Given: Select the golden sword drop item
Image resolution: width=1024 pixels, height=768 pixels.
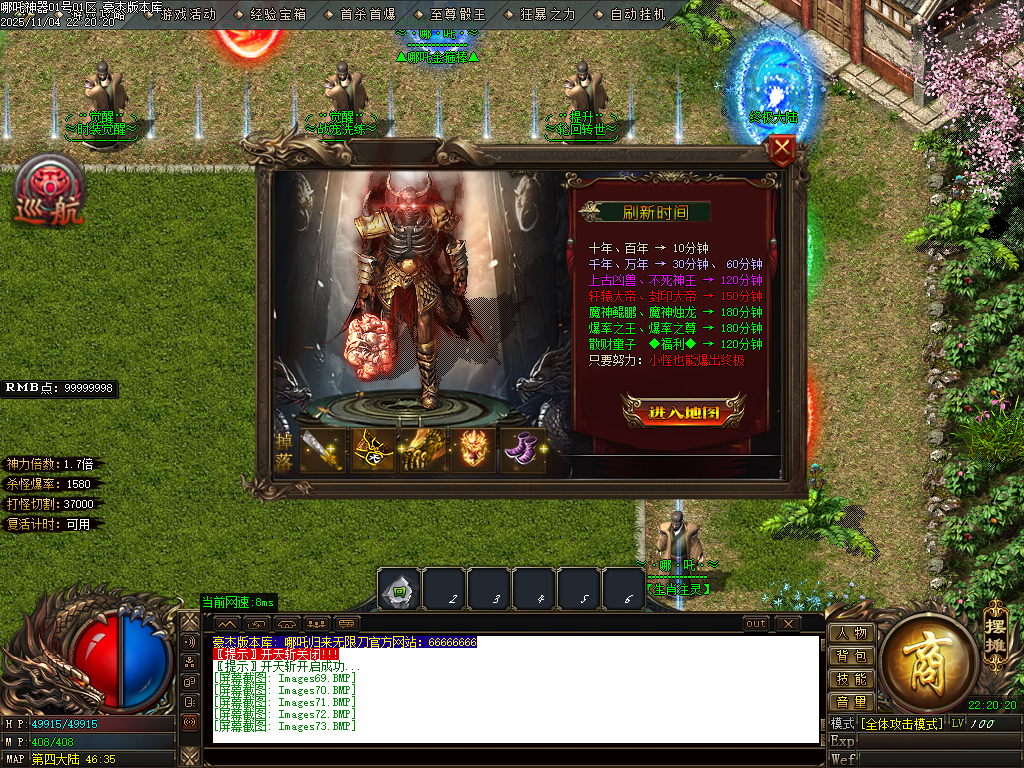Looking at the screenshot, I should coord(322,451).
